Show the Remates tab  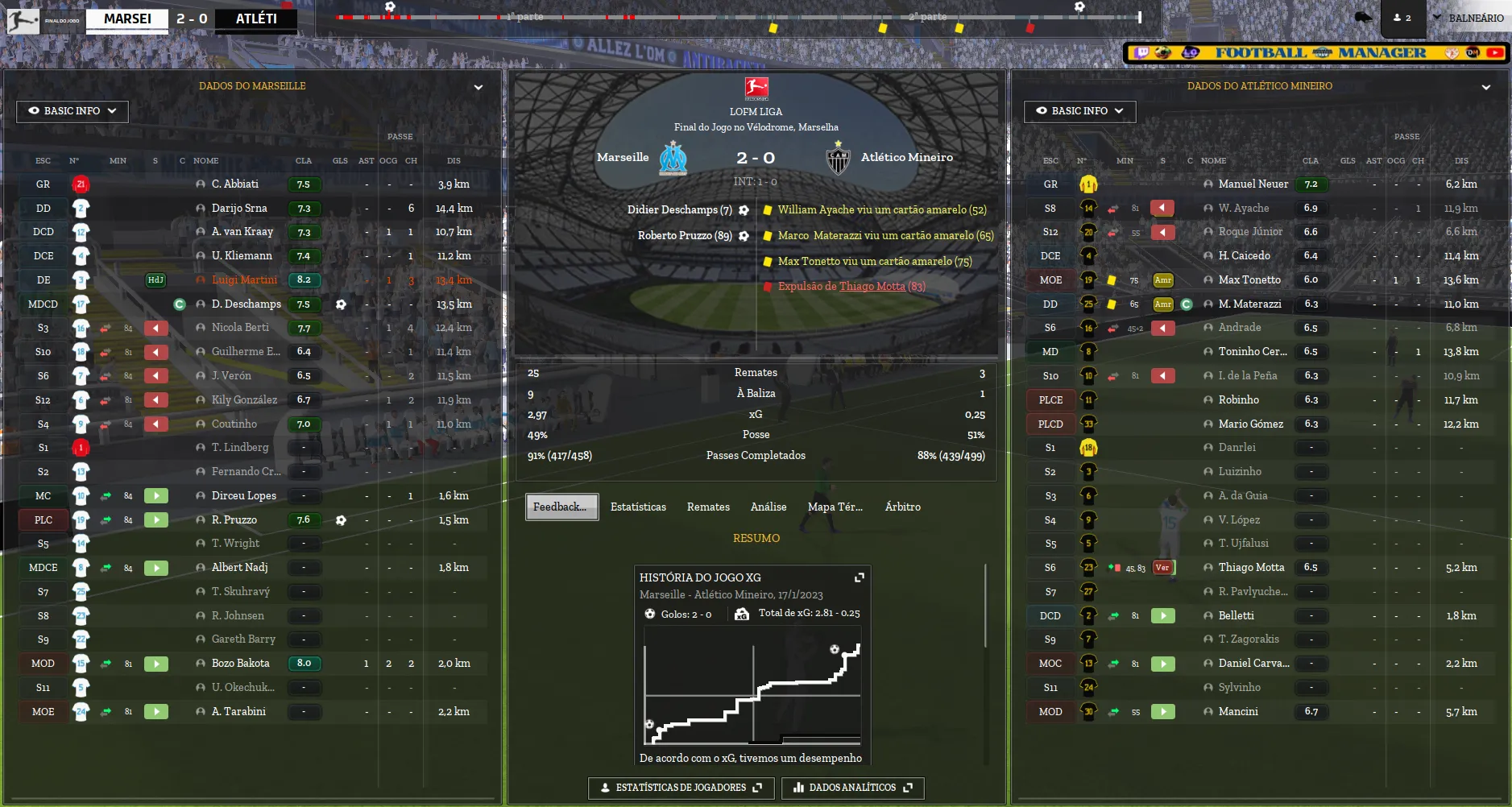(708, 507)
